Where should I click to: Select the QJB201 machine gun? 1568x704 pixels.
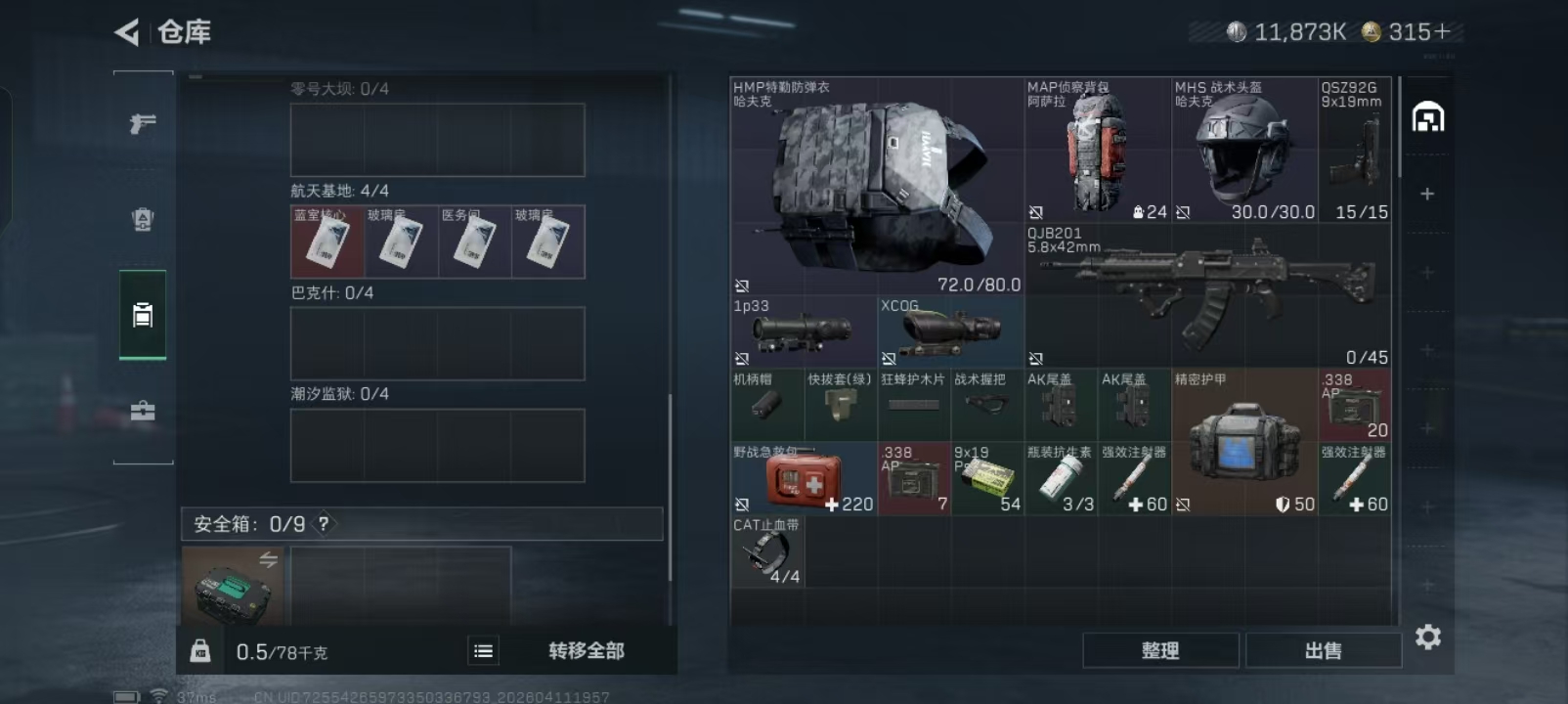[1206, 295]
